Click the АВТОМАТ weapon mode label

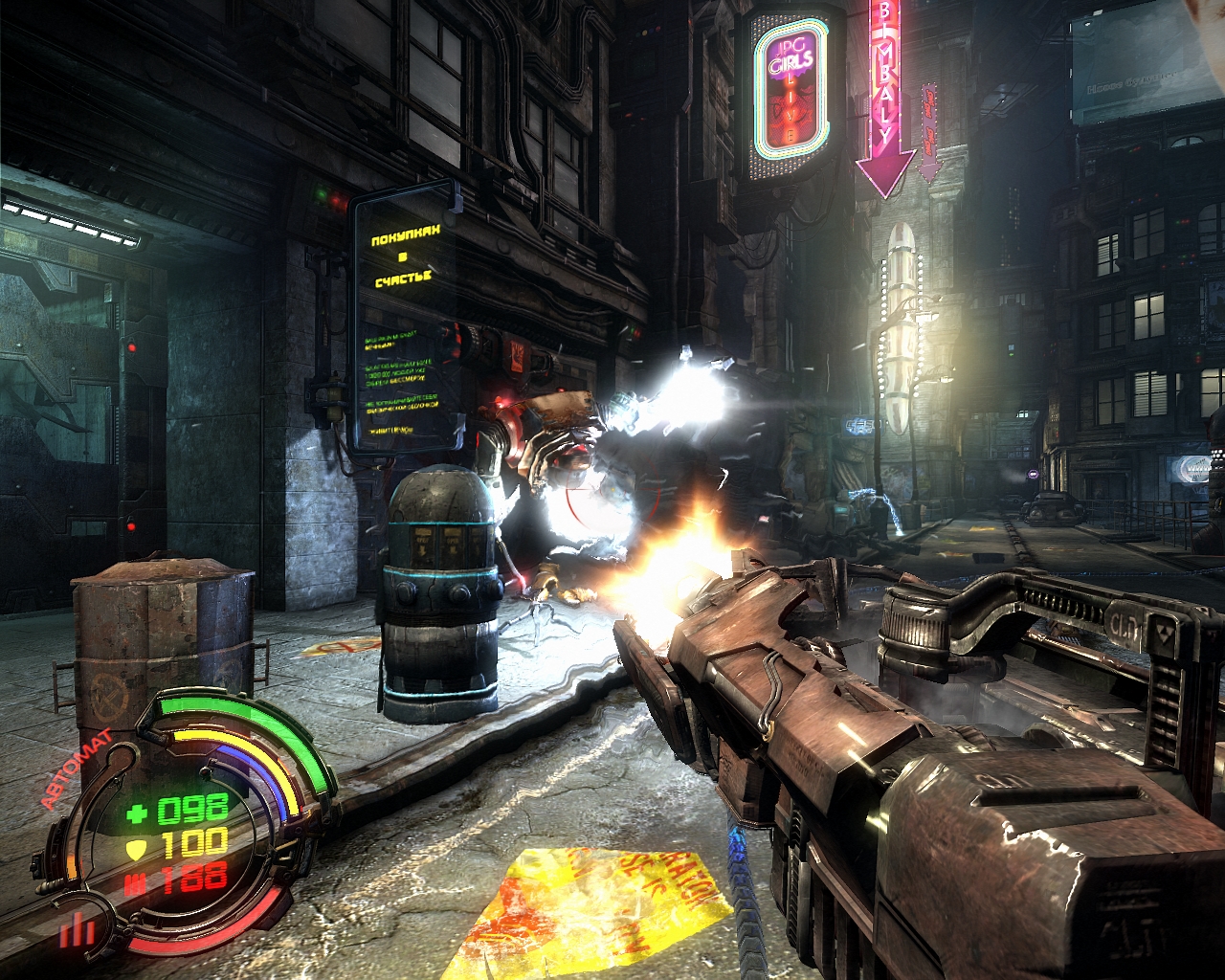(x=76, y=769)
